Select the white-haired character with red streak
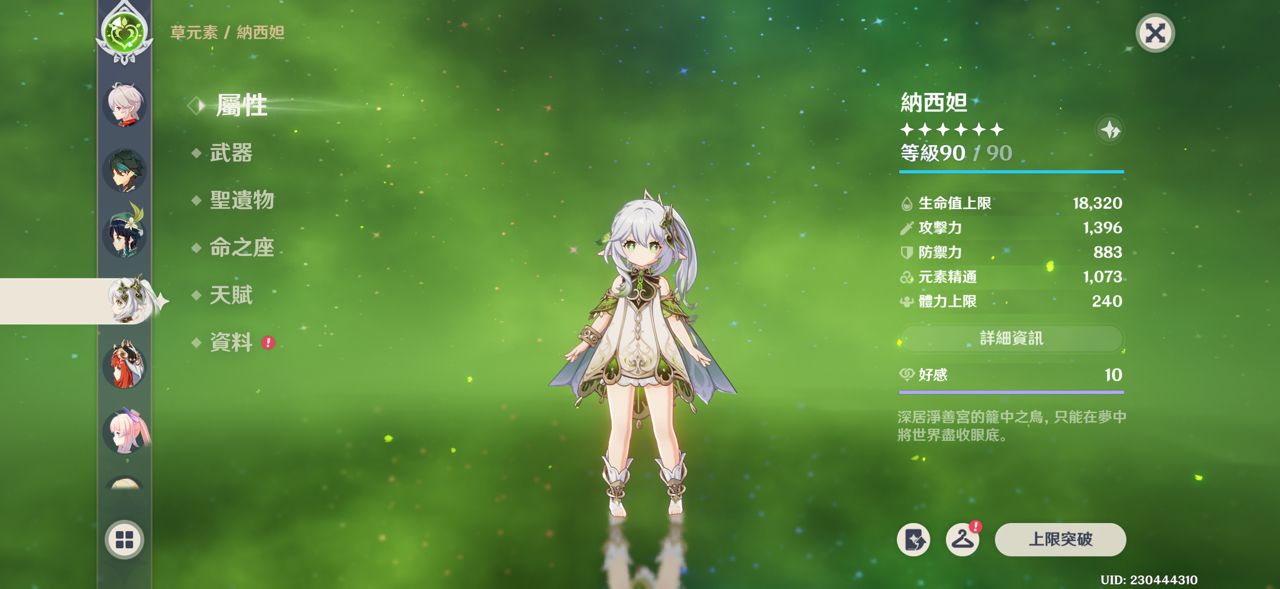The image size is (1280, 589). [x=125, y=104]
